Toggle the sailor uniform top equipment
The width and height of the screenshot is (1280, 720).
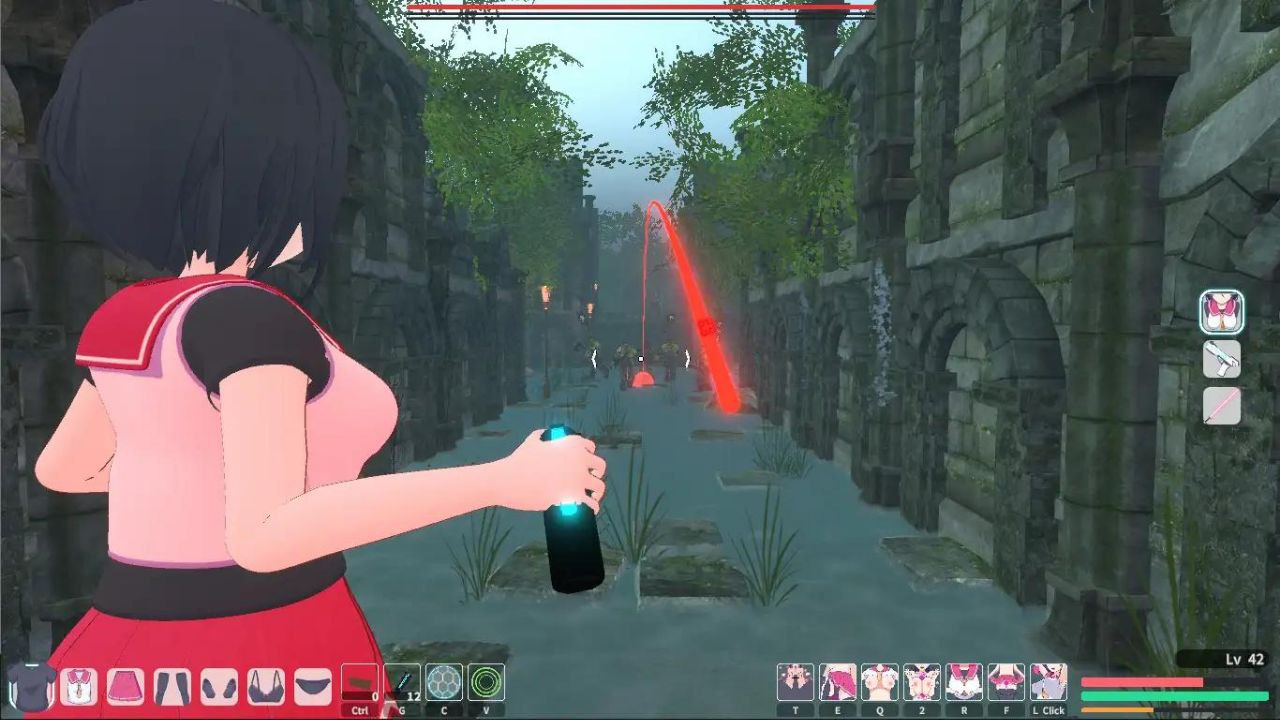(77, 687)
